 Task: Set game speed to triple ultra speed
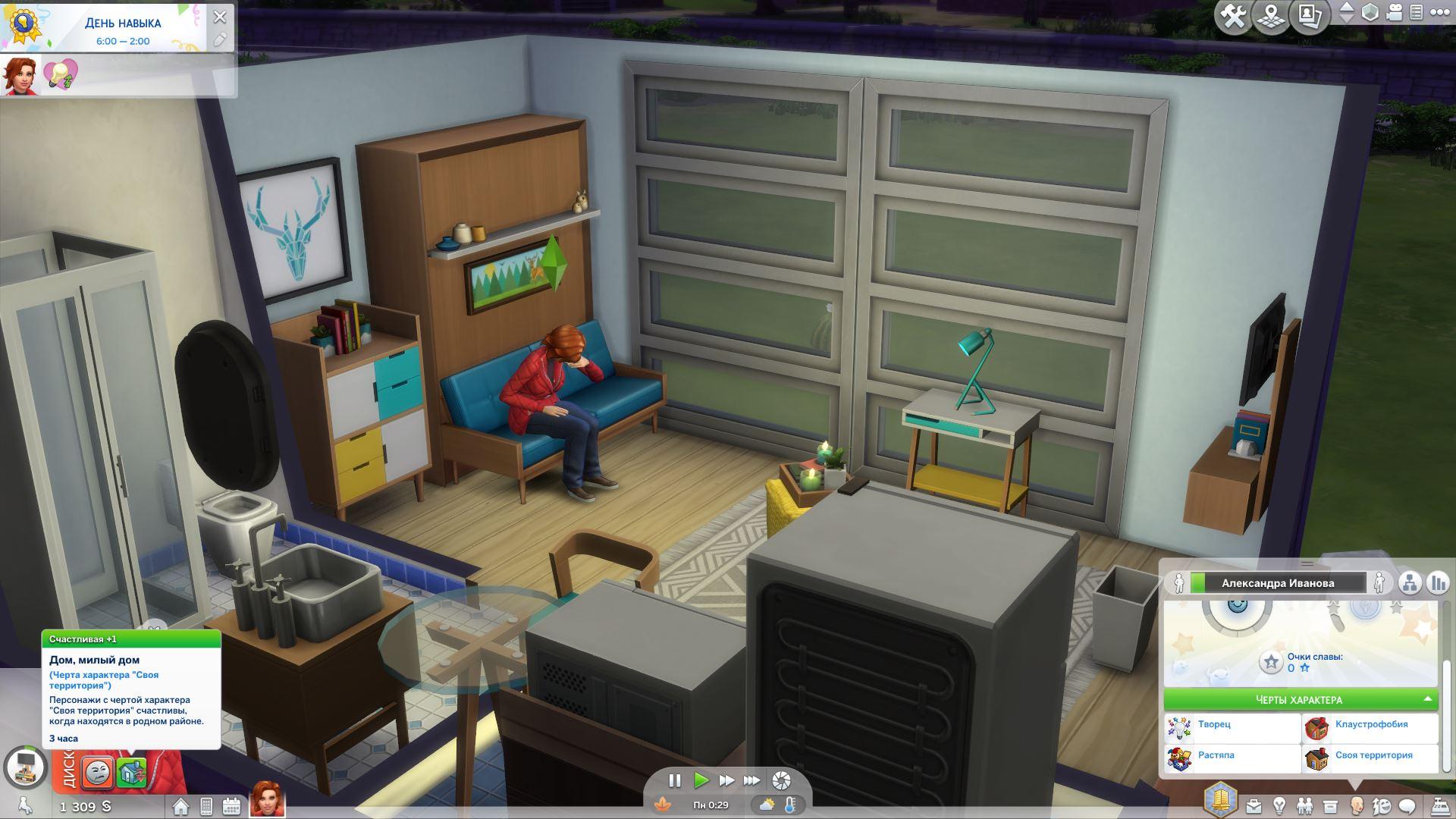point(752,780)
